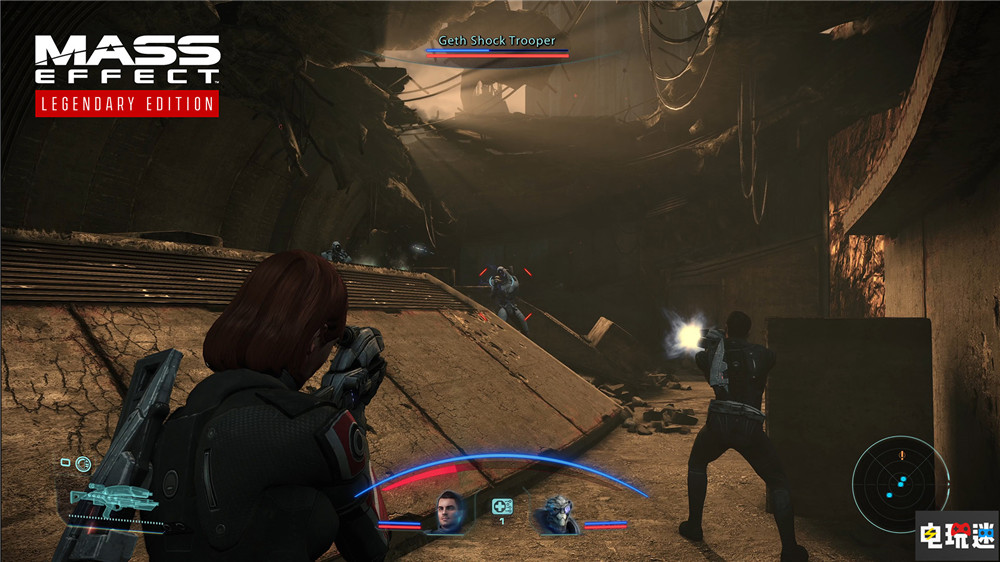Select the objective marker on the radar
The height and width of the screenshot is (562, 1000).
[901, 455]
